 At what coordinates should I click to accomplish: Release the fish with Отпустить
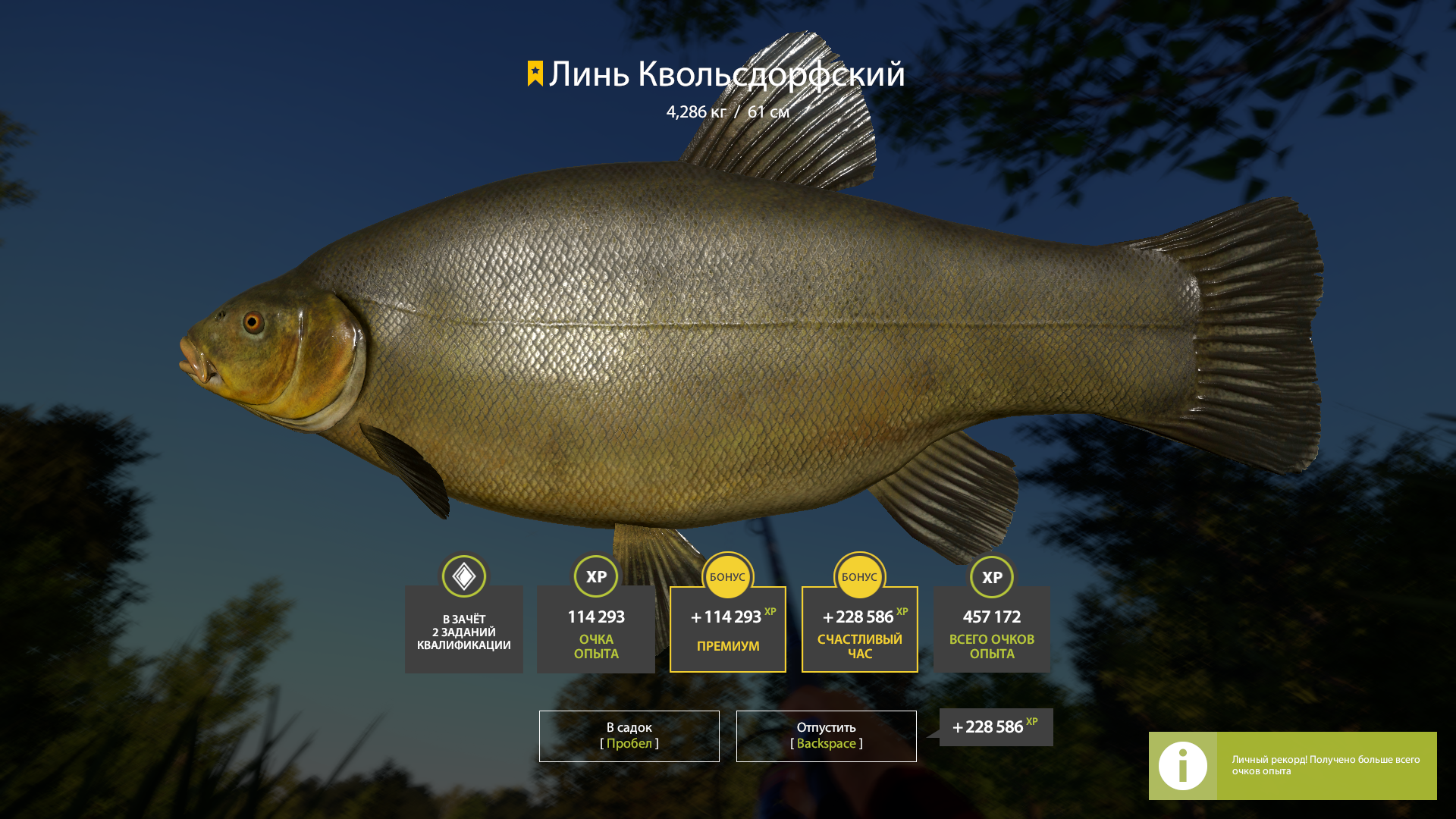click(x=826, y=736)
